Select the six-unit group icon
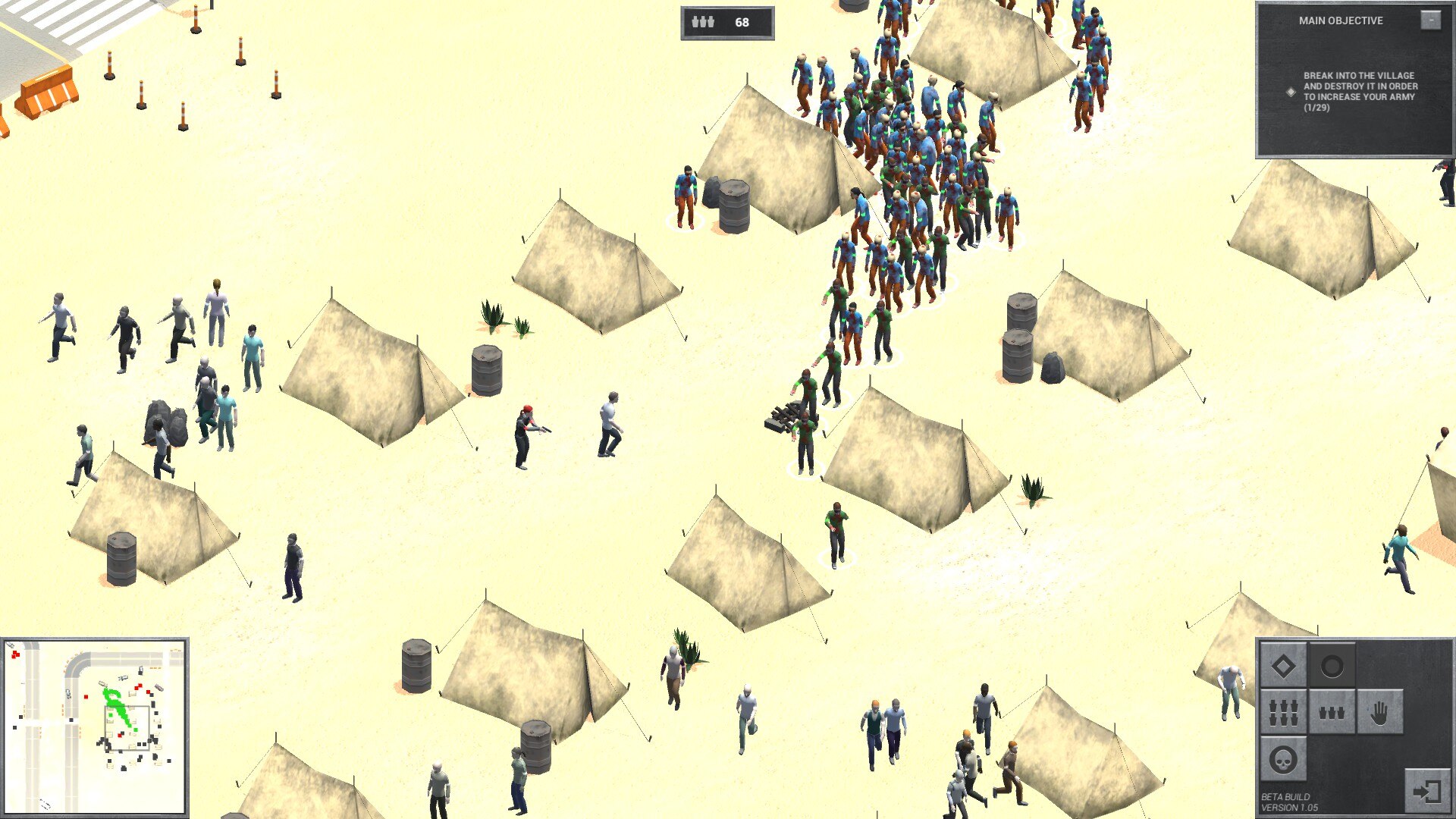Image resolution: width=1456 pixels, height=819 pixels. tap(1283, 712)
